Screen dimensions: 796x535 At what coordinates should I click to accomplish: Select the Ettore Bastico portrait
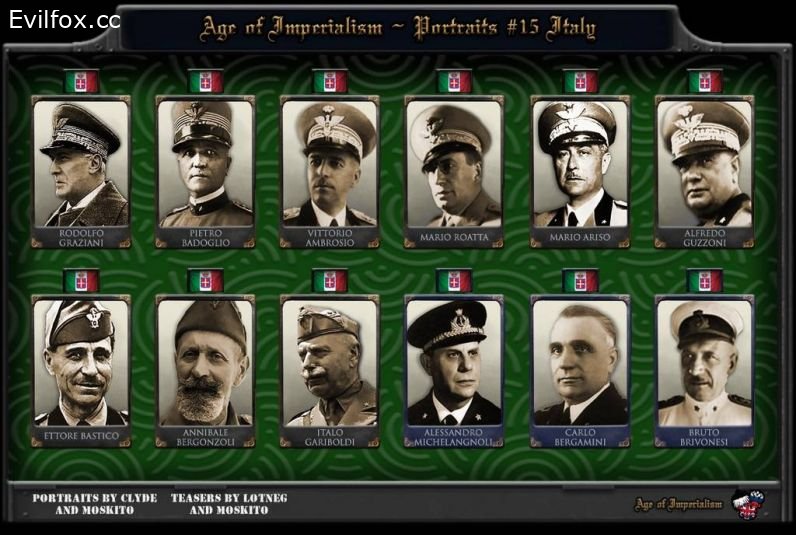[x=81, y=363]
